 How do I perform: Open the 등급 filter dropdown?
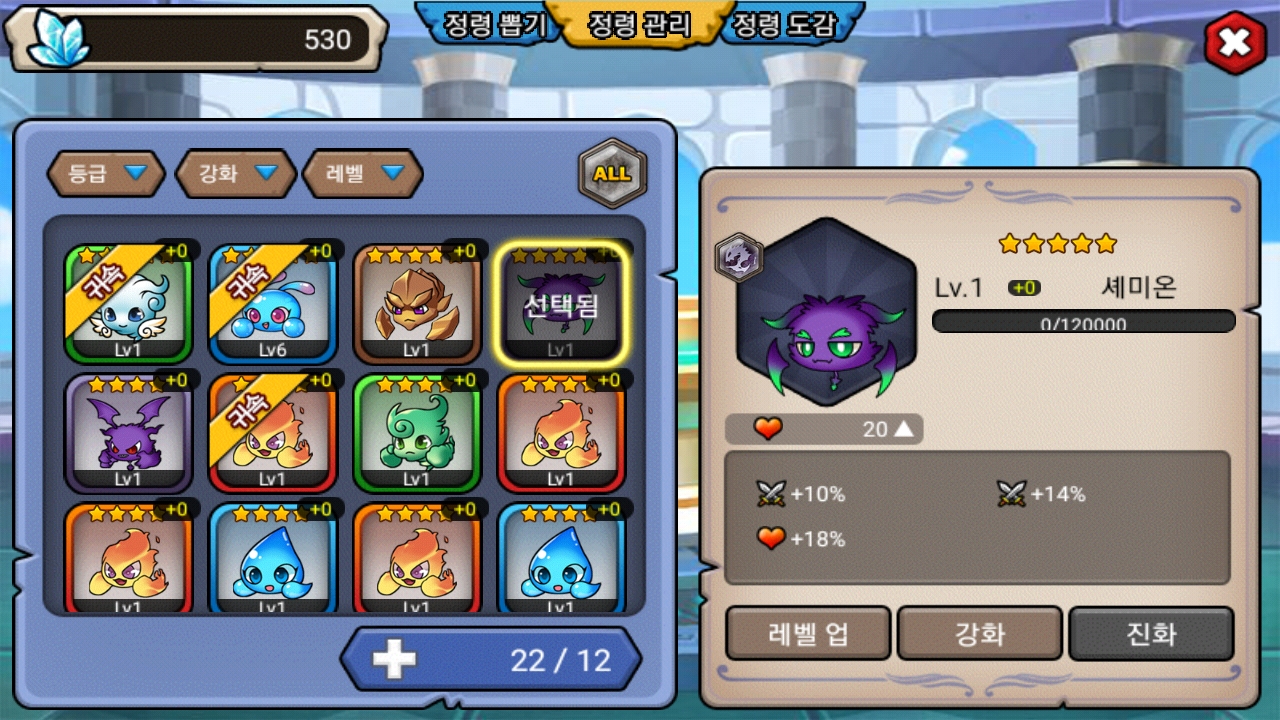[x=107, y=174]
